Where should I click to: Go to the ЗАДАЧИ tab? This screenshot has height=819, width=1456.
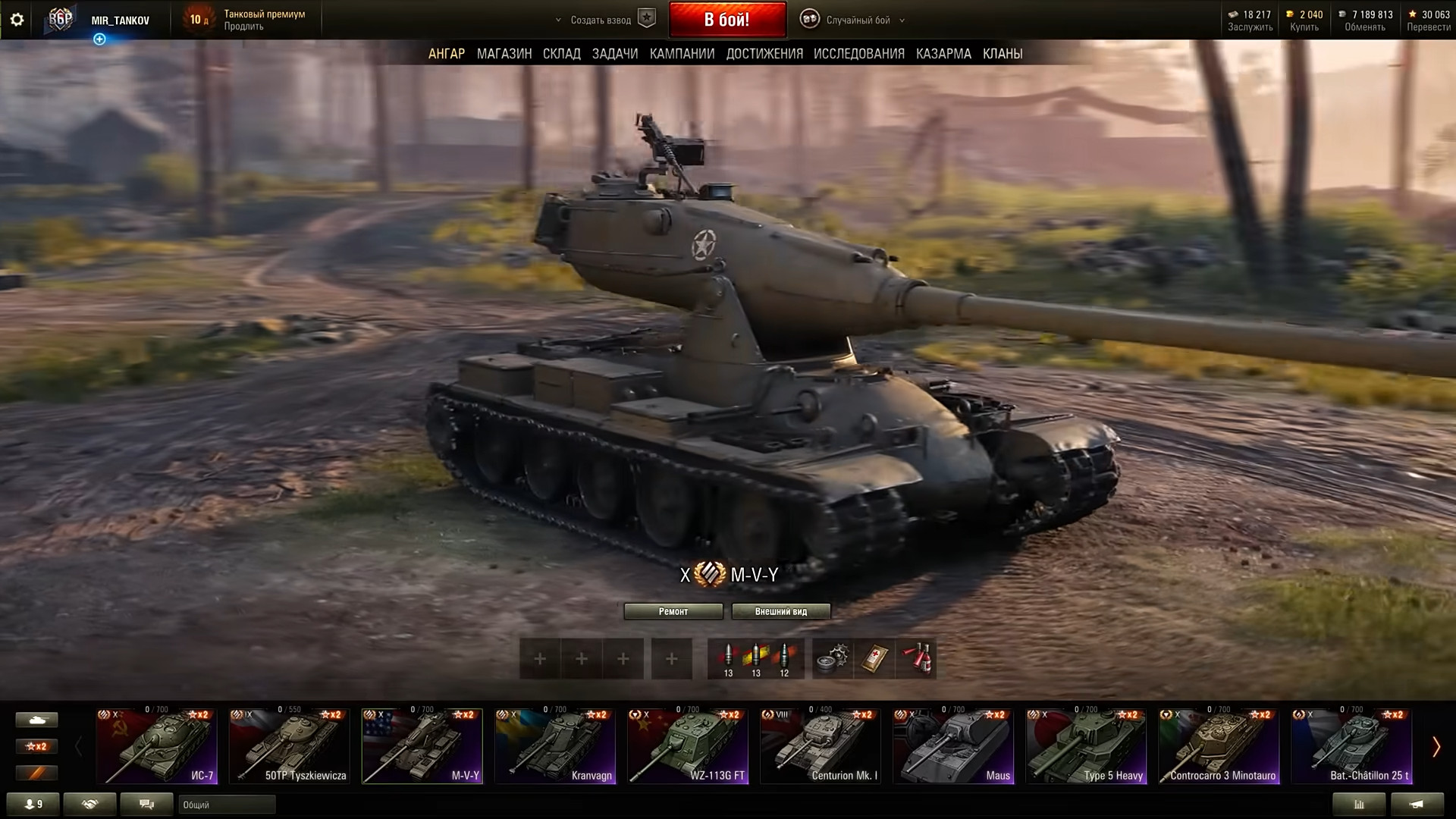pyautogui.click(x=614, y=54)
